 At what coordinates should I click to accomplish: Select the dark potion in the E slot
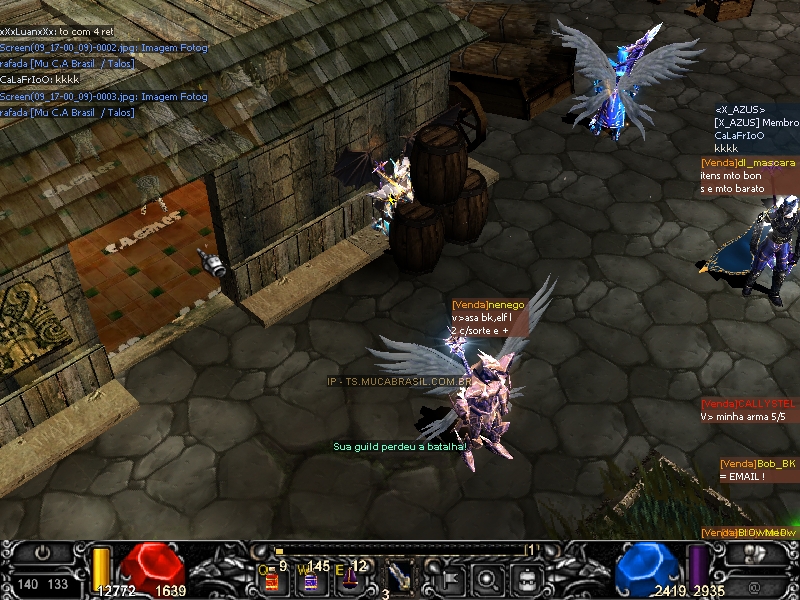click(349, 578)
